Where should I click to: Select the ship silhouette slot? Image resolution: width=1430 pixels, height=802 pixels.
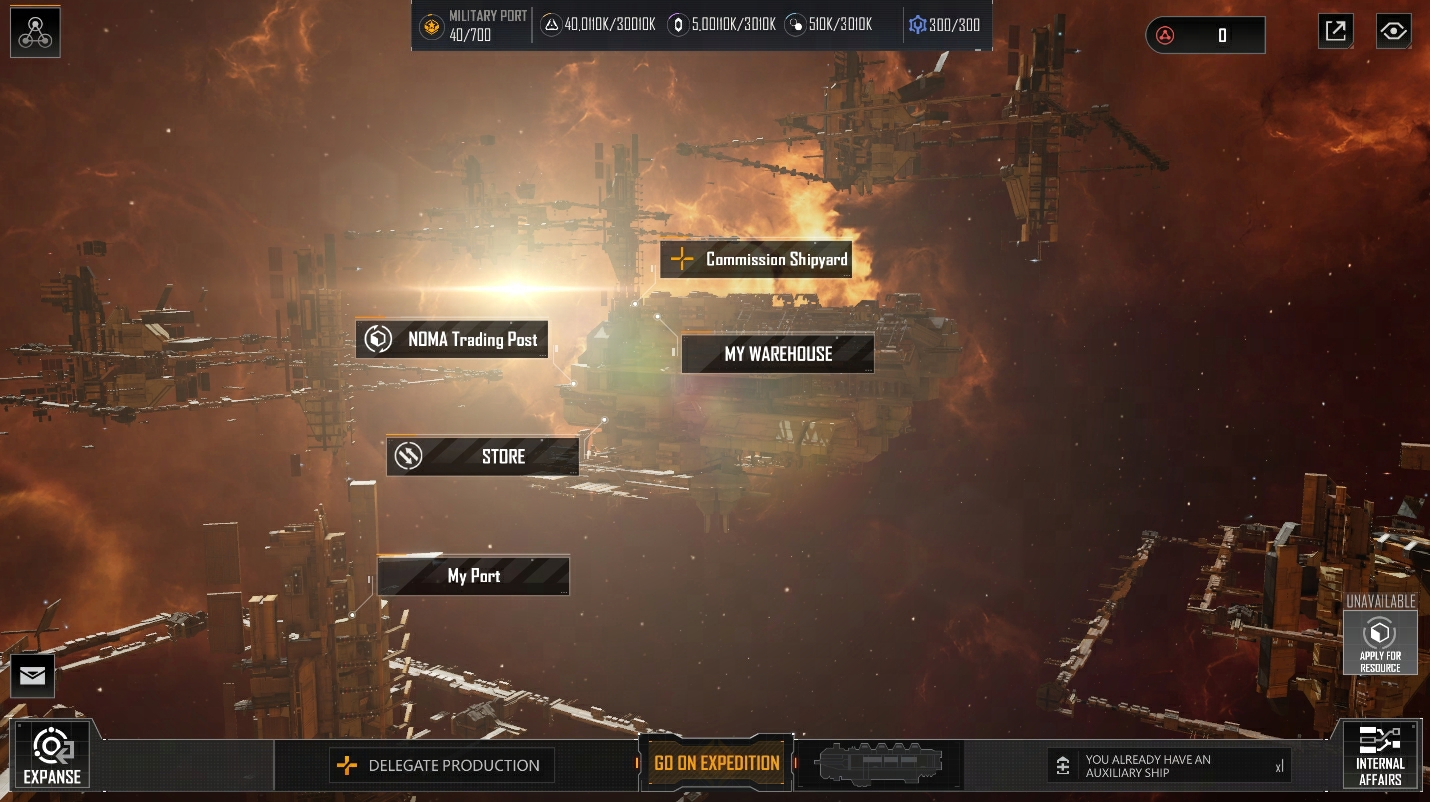879,765
